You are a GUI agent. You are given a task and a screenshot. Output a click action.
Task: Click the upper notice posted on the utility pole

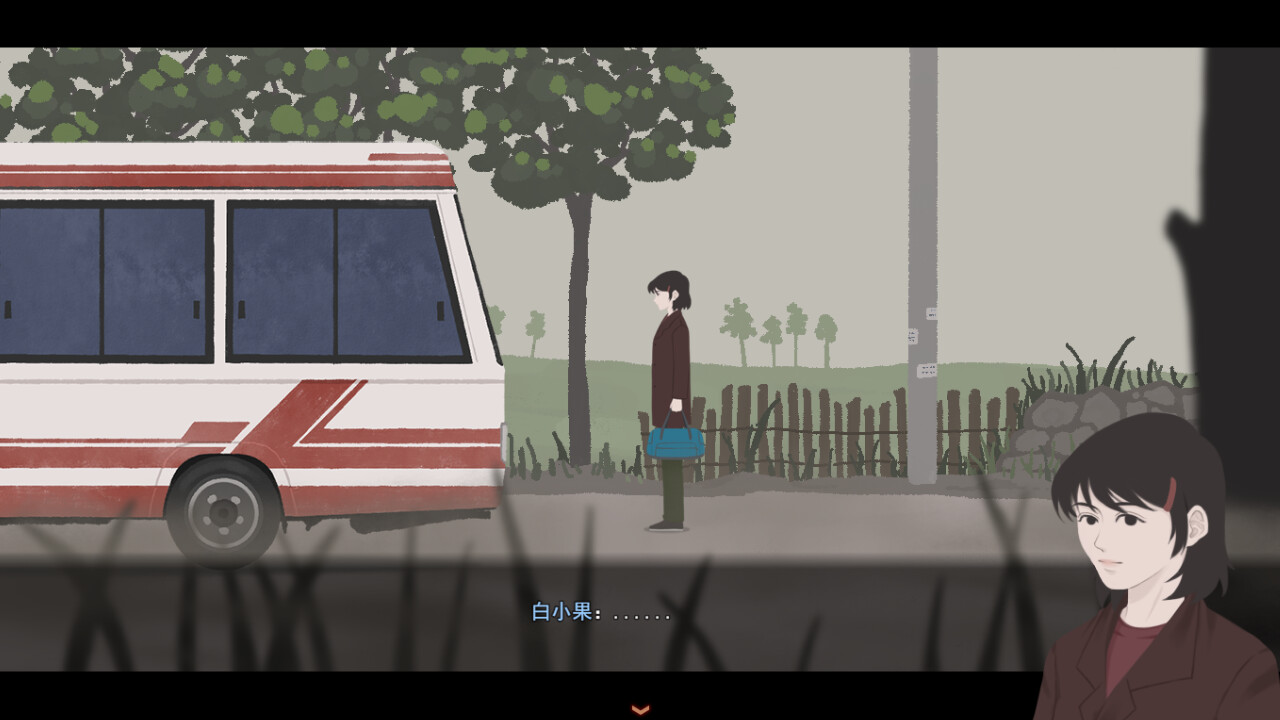pyautogui.click(x=932, y=313)
